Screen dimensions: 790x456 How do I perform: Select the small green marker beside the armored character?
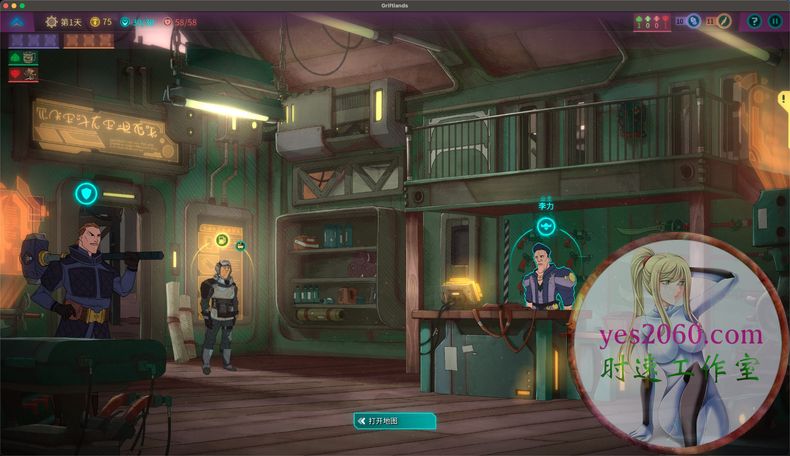pyautogui.click(x=241, y=246)
